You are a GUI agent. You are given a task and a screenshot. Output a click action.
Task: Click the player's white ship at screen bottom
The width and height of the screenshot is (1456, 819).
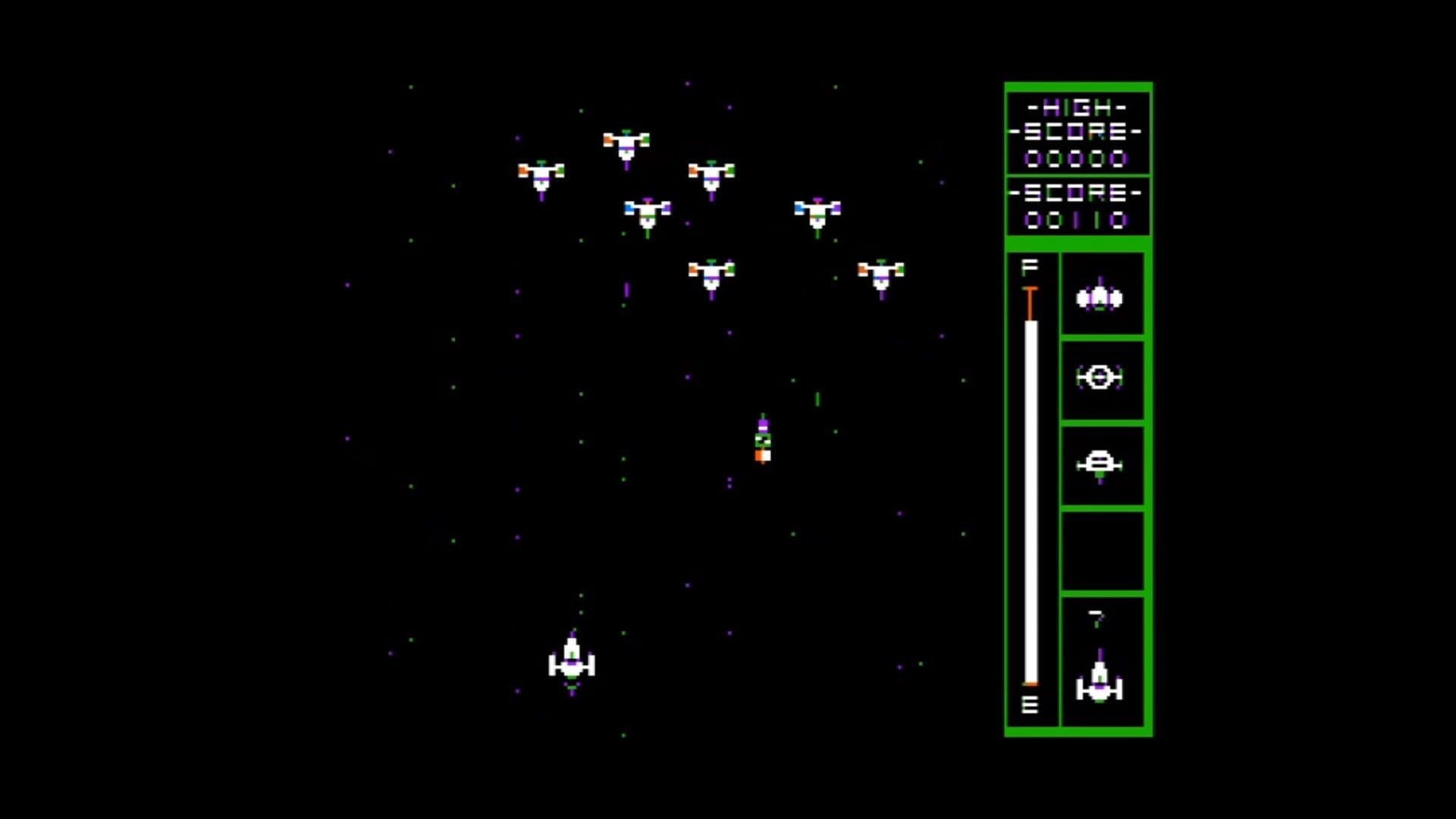click(573, 661)
